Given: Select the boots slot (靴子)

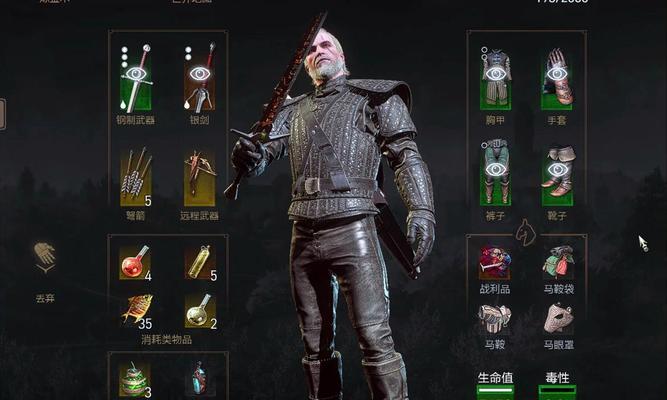Looking at the screenshot, I should 558,170.
